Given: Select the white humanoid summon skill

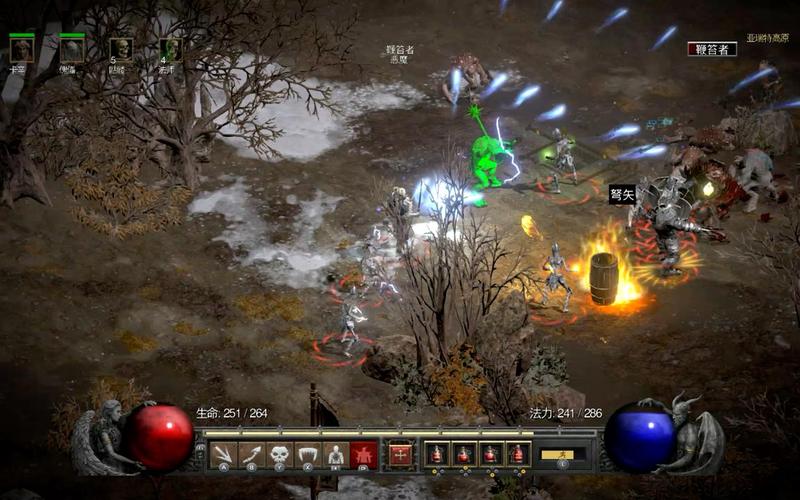Looking at the screenshot, I should (x=336, y=454).
